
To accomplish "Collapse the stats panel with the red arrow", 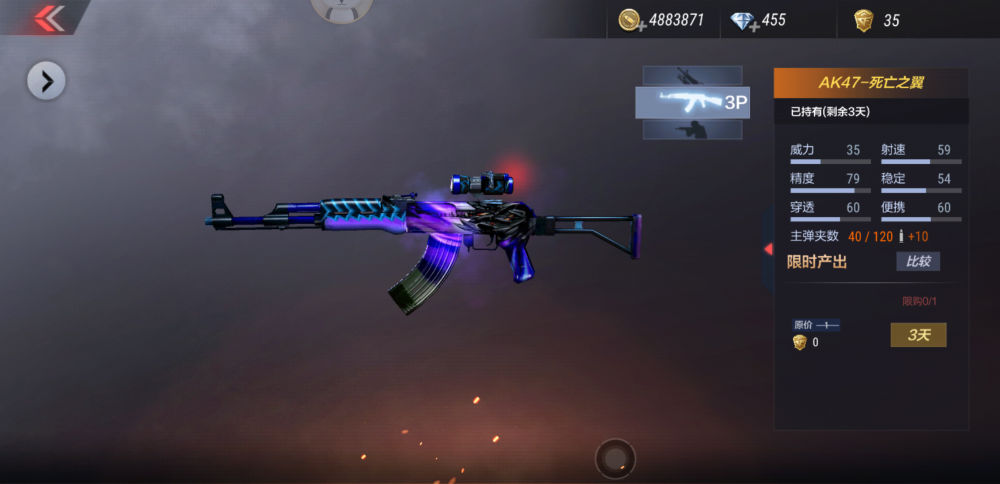I will pos(768,248).
